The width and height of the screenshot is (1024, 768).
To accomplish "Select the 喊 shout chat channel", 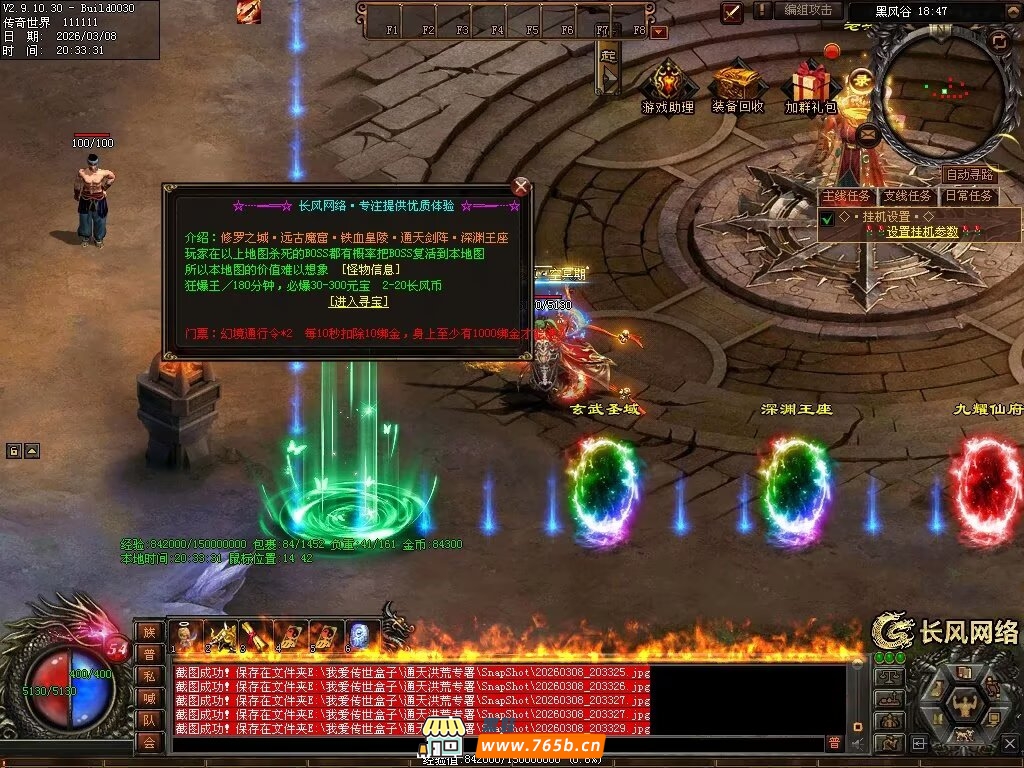I will 149,698.
